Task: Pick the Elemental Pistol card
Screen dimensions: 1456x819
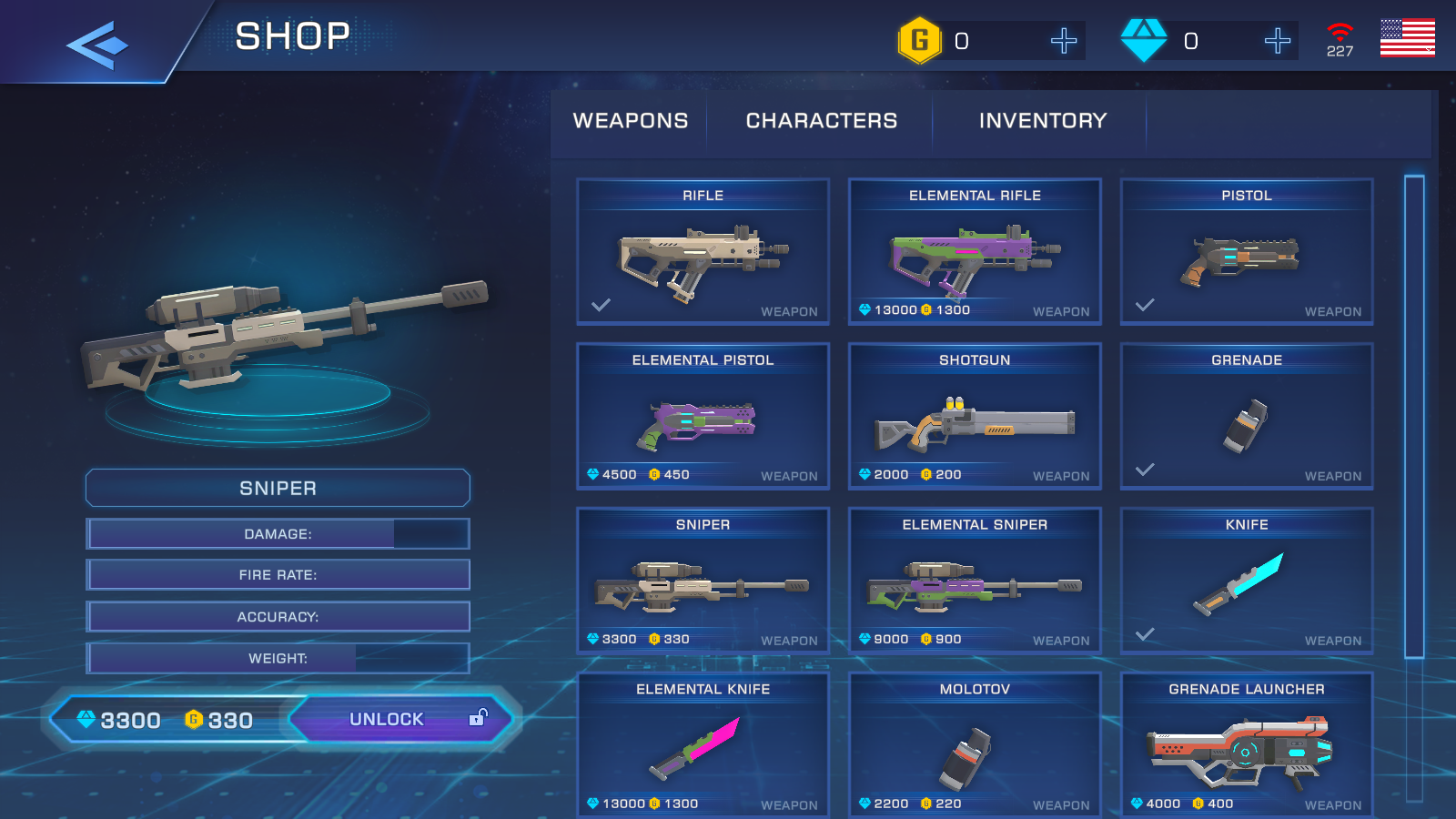Action: pos(703,417)
